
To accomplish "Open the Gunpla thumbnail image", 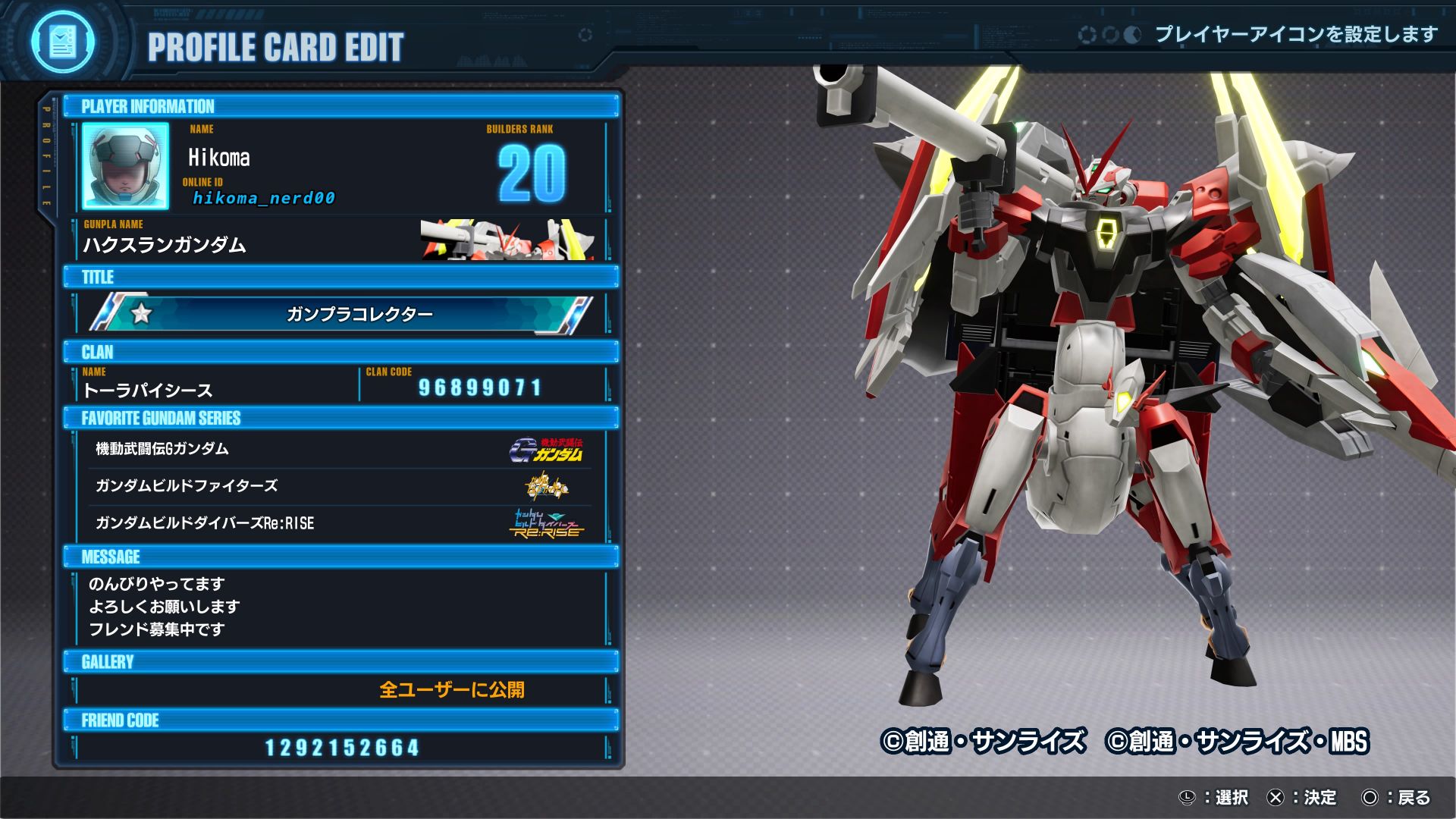I will pos(507,240).
